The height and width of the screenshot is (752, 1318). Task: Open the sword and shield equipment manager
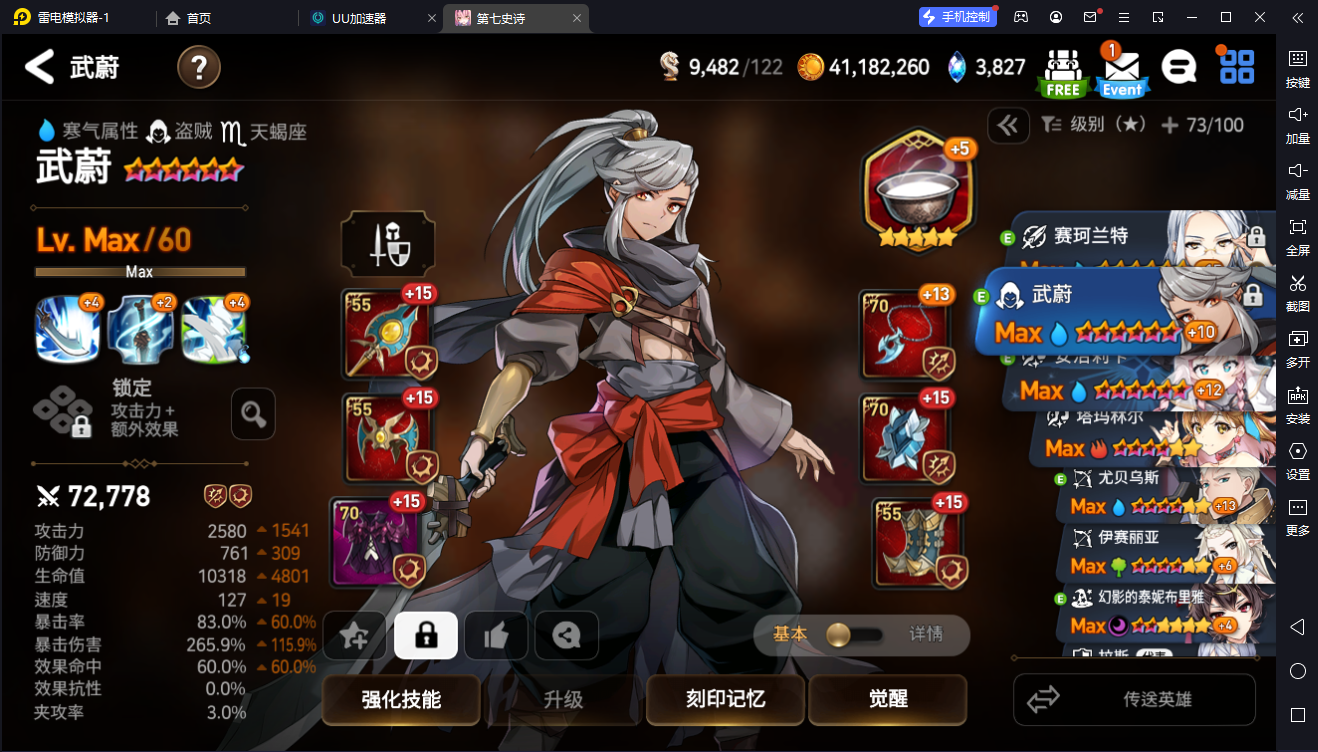click(x=388, y=244)
